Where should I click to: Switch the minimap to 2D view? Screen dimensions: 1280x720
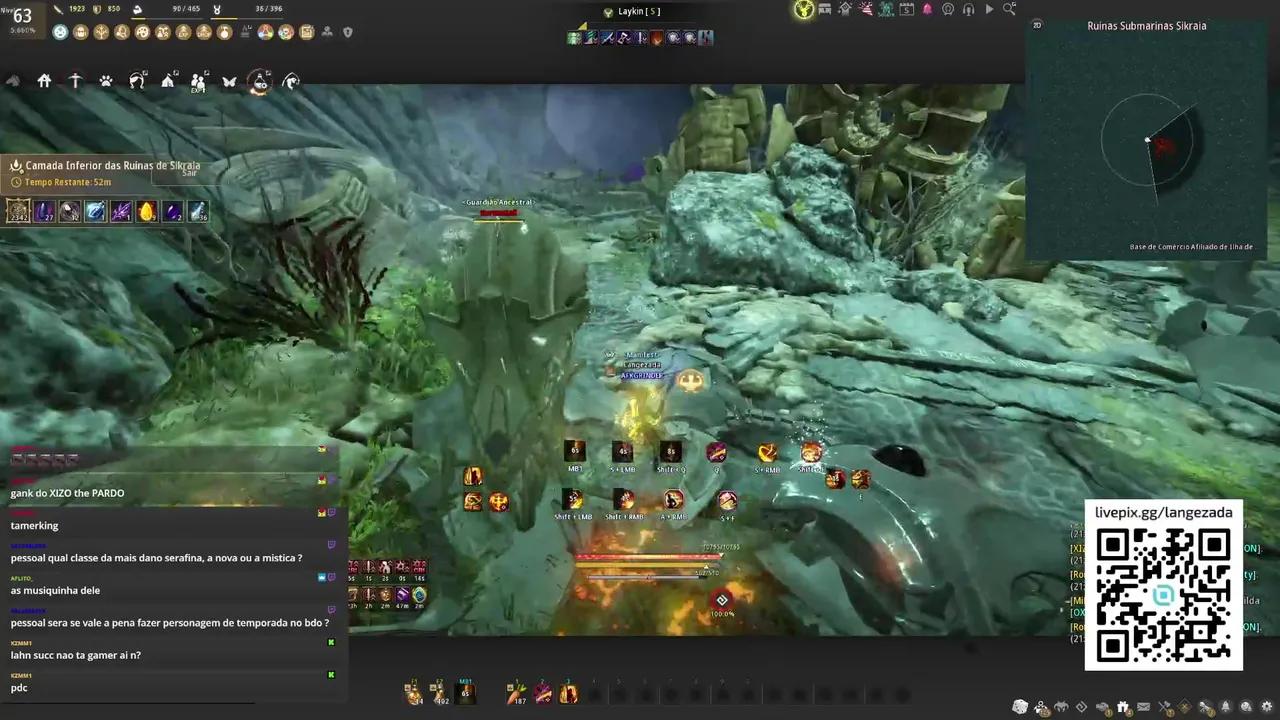(1036, 27)
